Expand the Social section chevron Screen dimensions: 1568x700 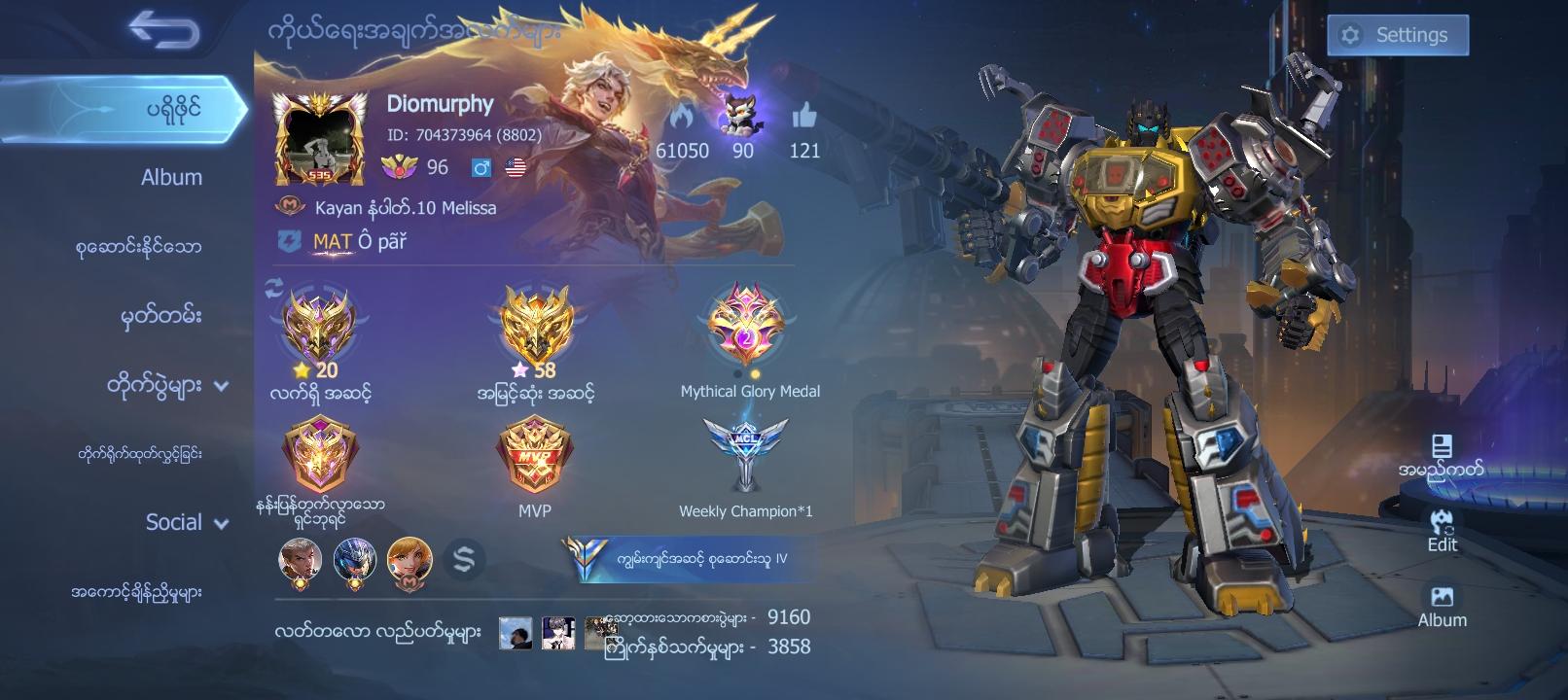223,522
